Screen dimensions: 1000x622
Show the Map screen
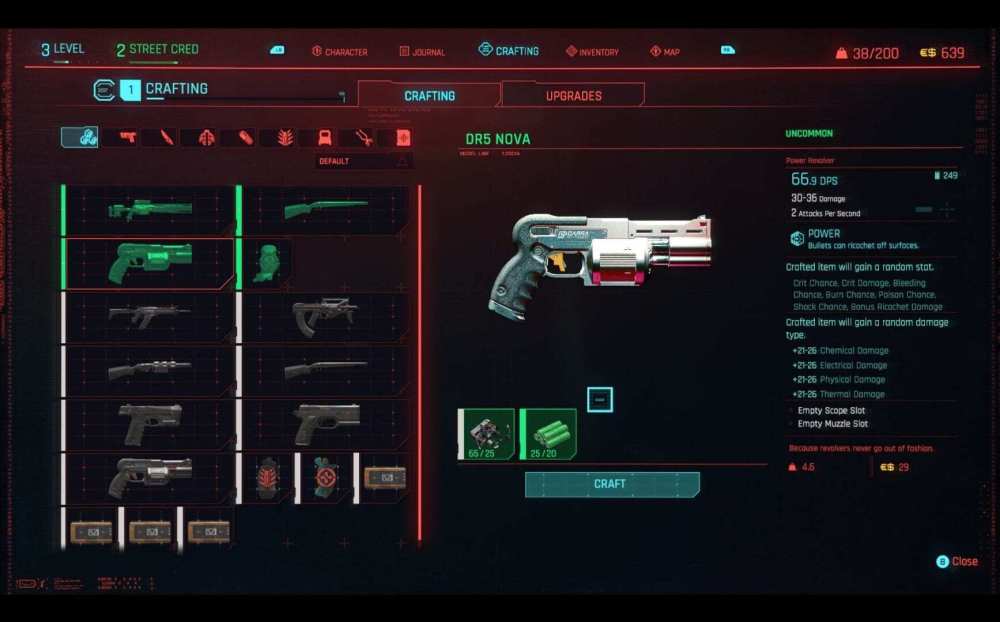tap(665, 52)
